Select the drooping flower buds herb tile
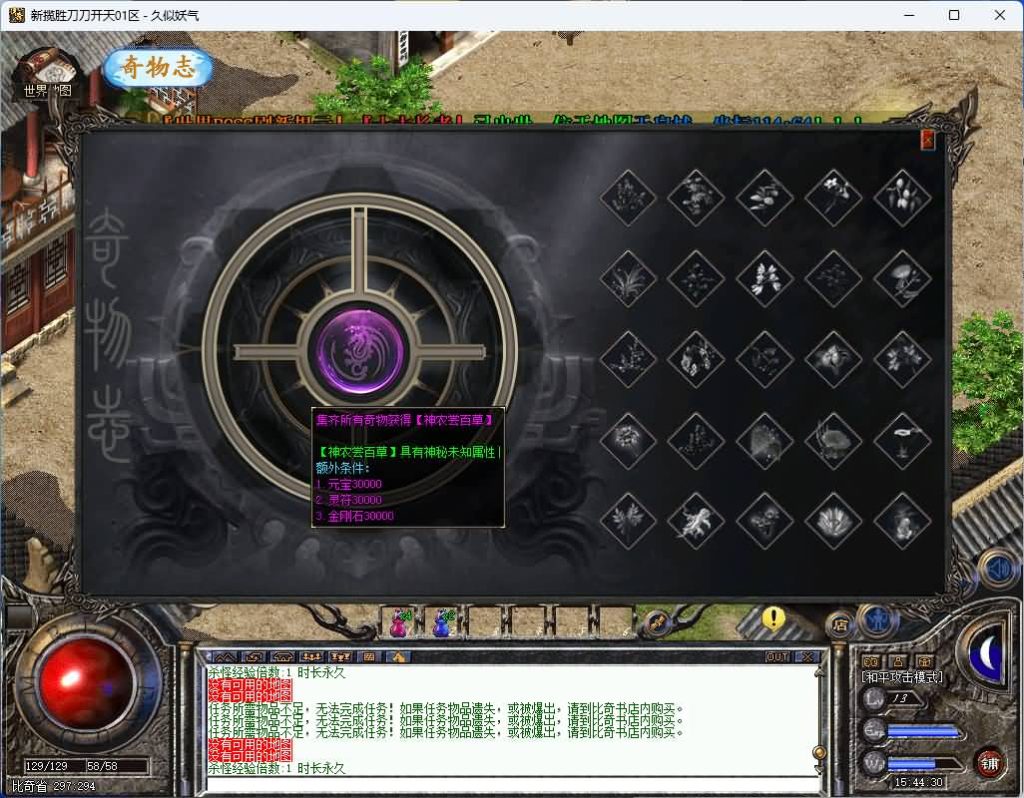The width and height of the screenshot is (1024, 798). [x=902, y=197]
